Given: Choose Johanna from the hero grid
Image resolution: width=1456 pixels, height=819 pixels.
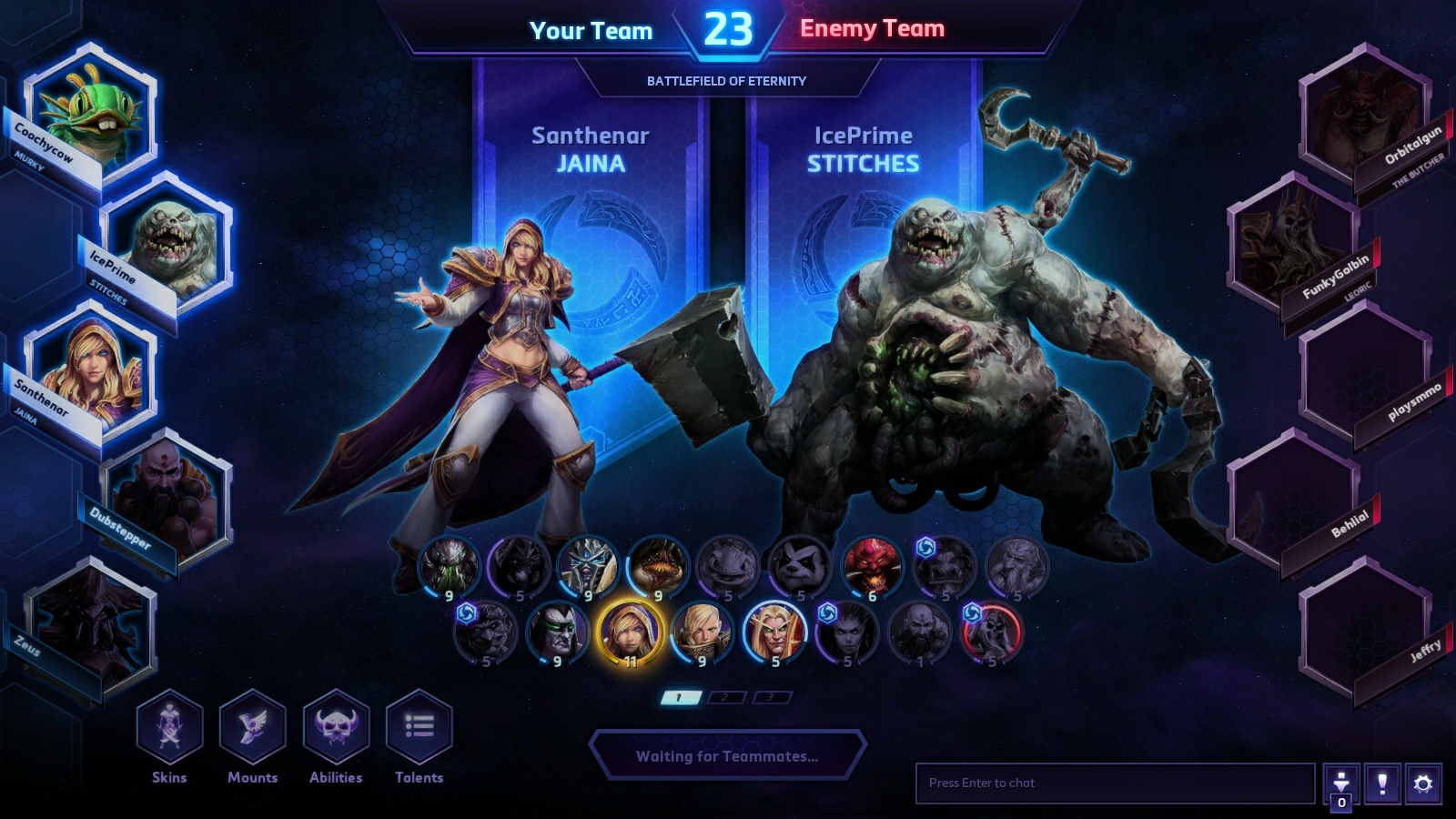Looking at the screenshot, I should (701, 632).
